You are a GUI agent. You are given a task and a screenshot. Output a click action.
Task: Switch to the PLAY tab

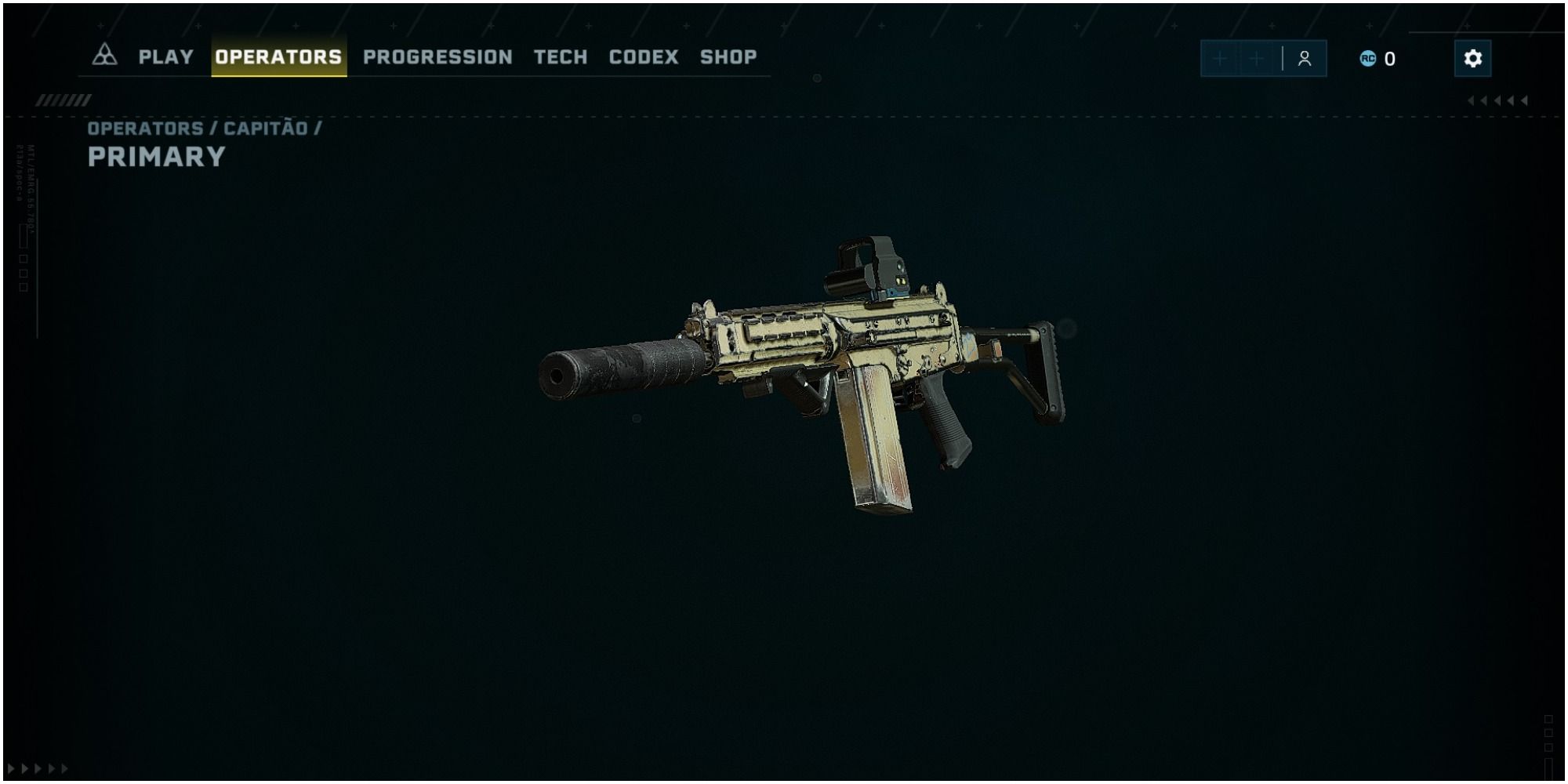pos(165,56)
